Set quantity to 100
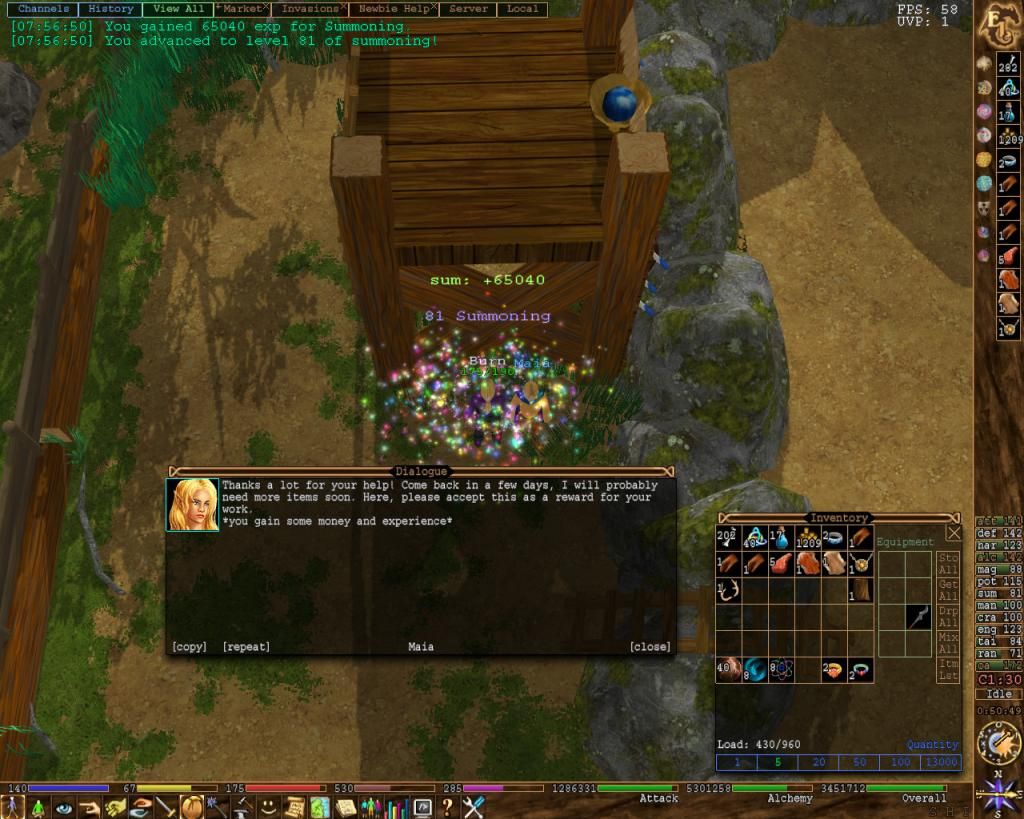Viewport: 1024px width, 819px height. pyautogui.click(x=901, y=762)
